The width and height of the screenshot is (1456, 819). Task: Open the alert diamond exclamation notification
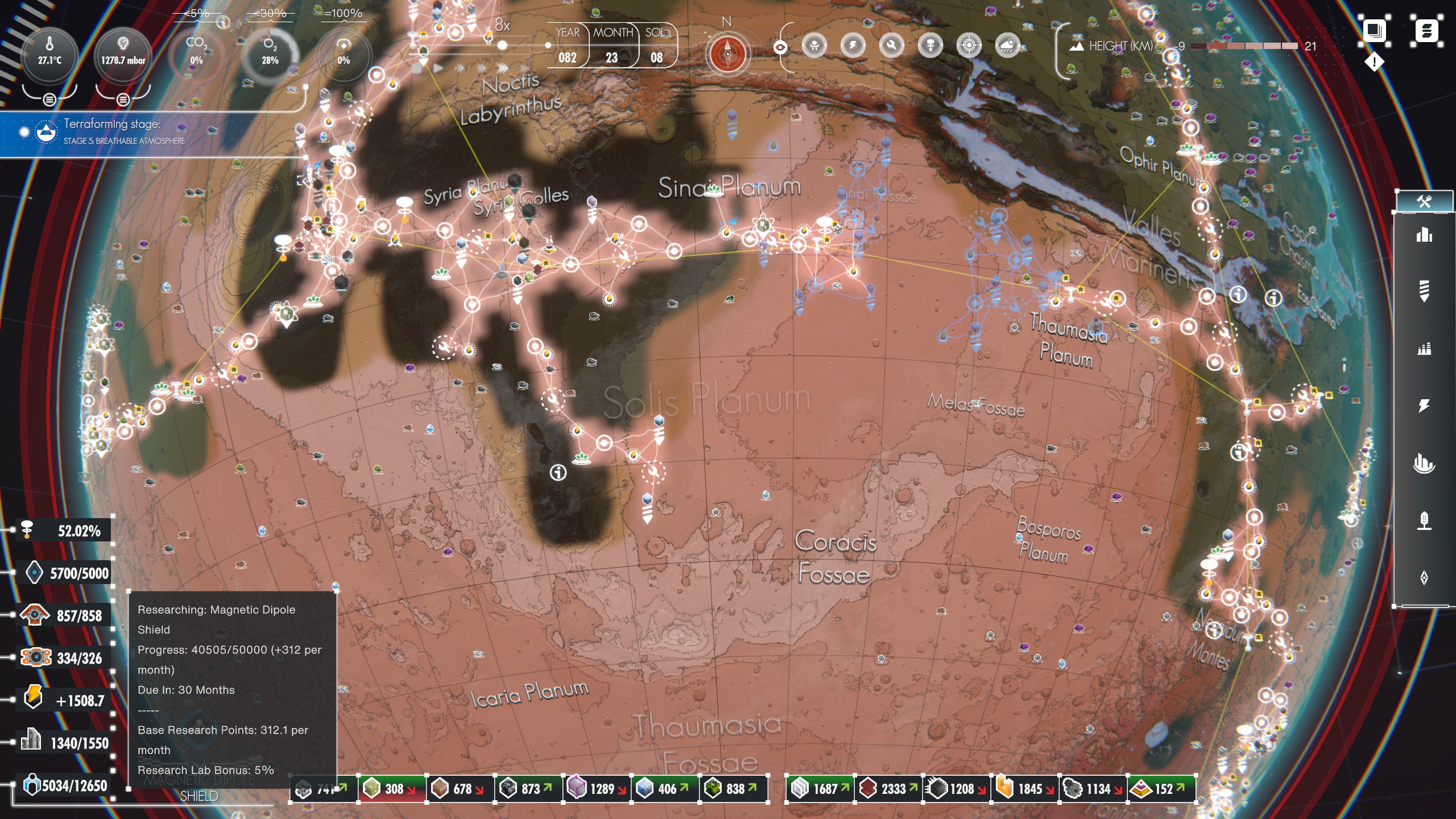click(1374, 61)
